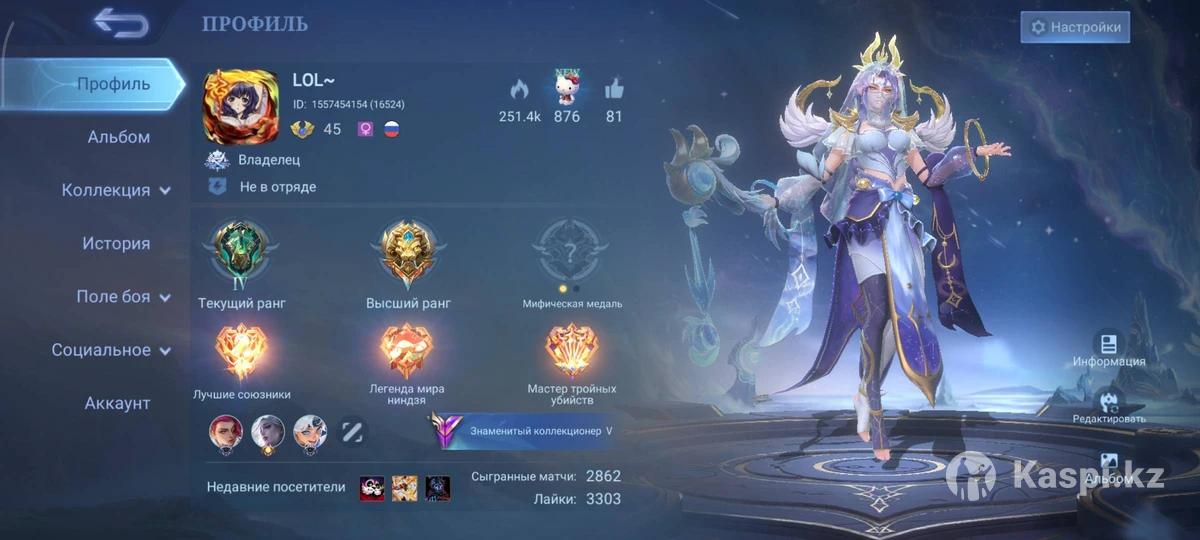This screenshot has width=1200, height=540.
Task: Edit favorite heroes with the swap icon
Action: [353, 432]
